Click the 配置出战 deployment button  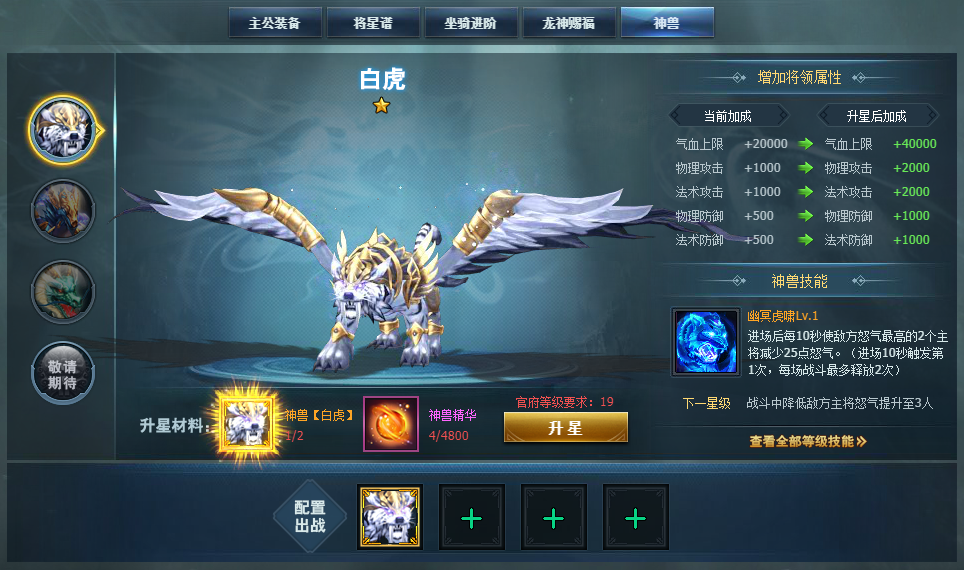tap(310, 517)
